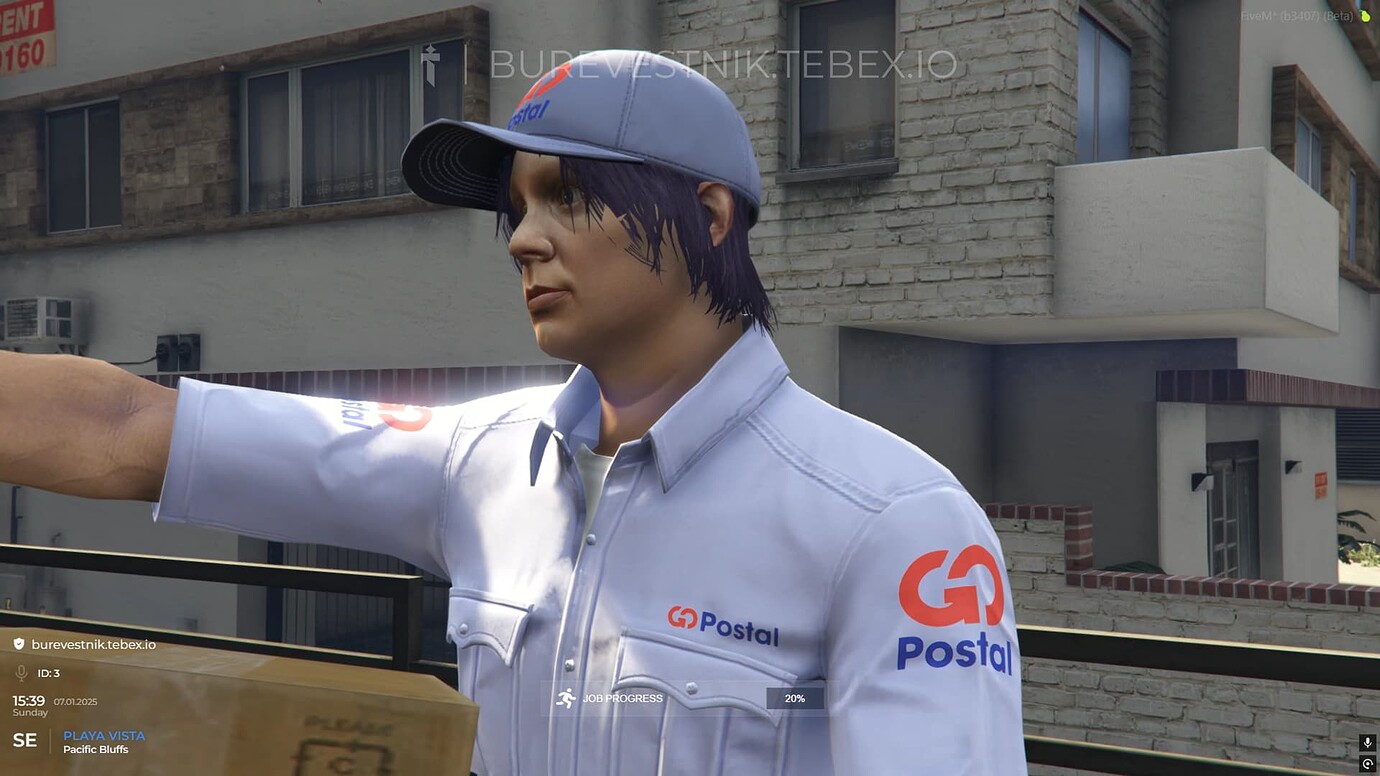This screenshot has height=776, width=1380.
Task: Click the 15:39 clock display
Action: tap(30, 701)
